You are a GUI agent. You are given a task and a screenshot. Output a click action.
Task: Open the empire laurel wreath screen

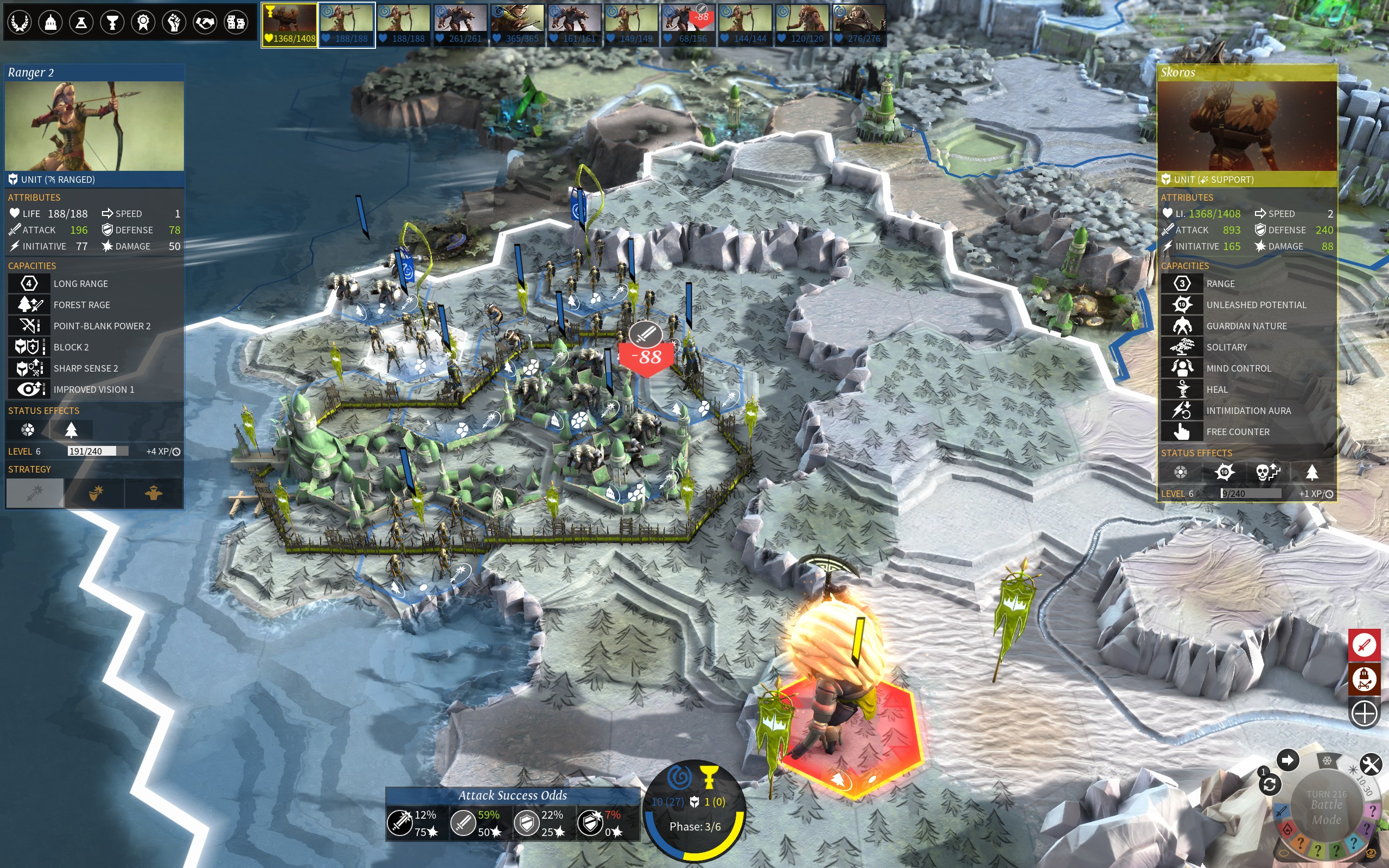[20, 22]
